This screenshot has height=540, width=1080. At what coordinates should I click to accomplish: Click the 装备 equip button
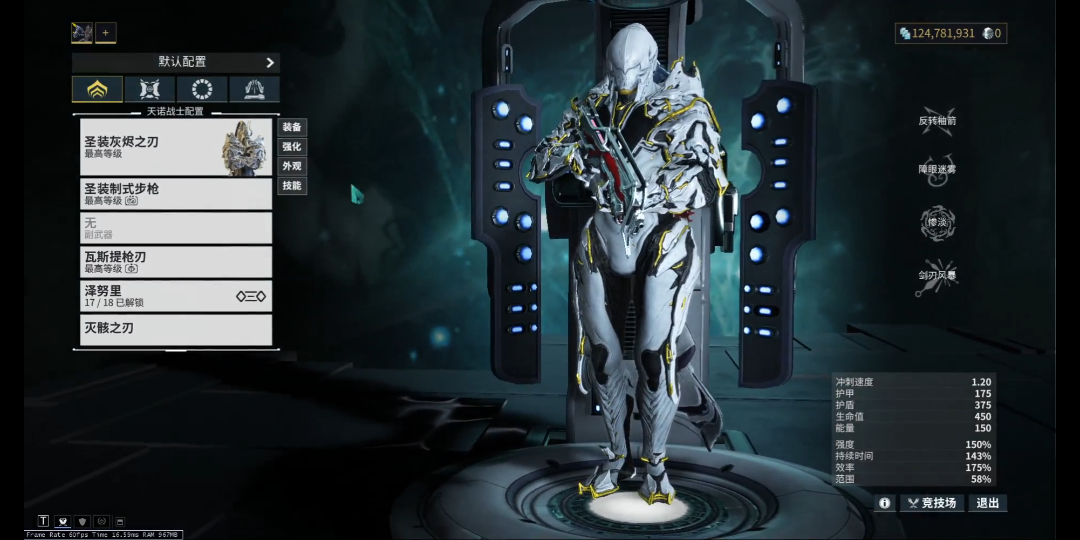coord(292,127)
